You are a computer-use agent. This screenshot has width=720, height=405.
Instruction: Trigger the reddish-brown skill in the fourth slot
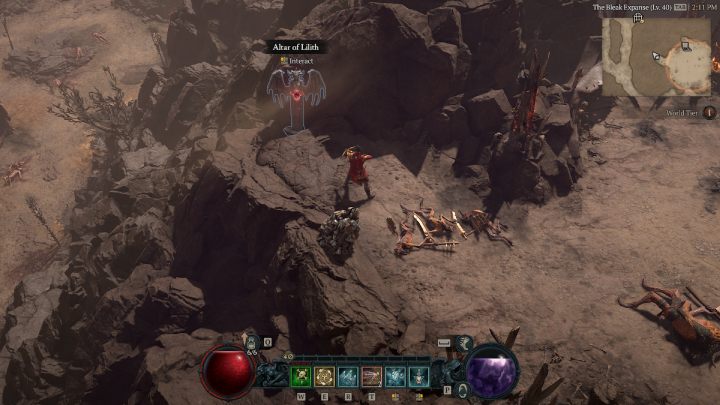pyautogui.click(x=371, y=376)
